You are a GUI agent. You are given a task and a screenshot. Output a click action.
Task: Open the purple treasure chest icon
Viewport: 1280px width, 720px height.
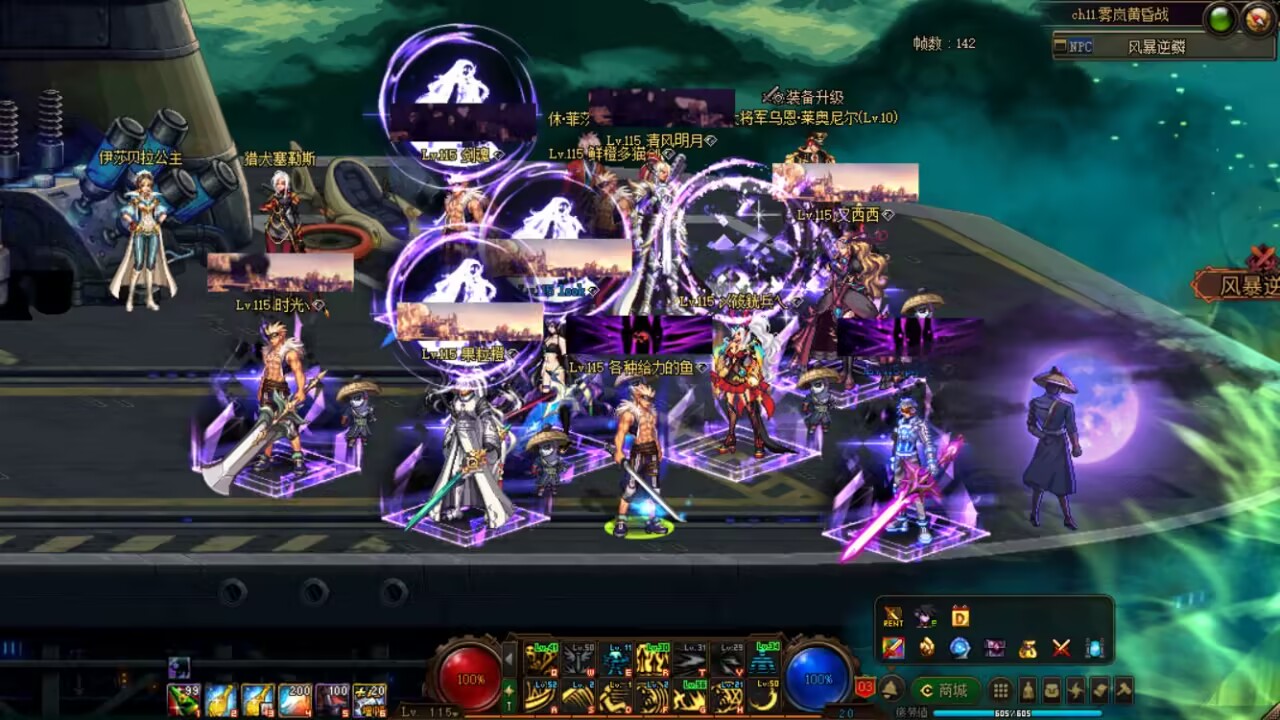[x=994, y=648]
